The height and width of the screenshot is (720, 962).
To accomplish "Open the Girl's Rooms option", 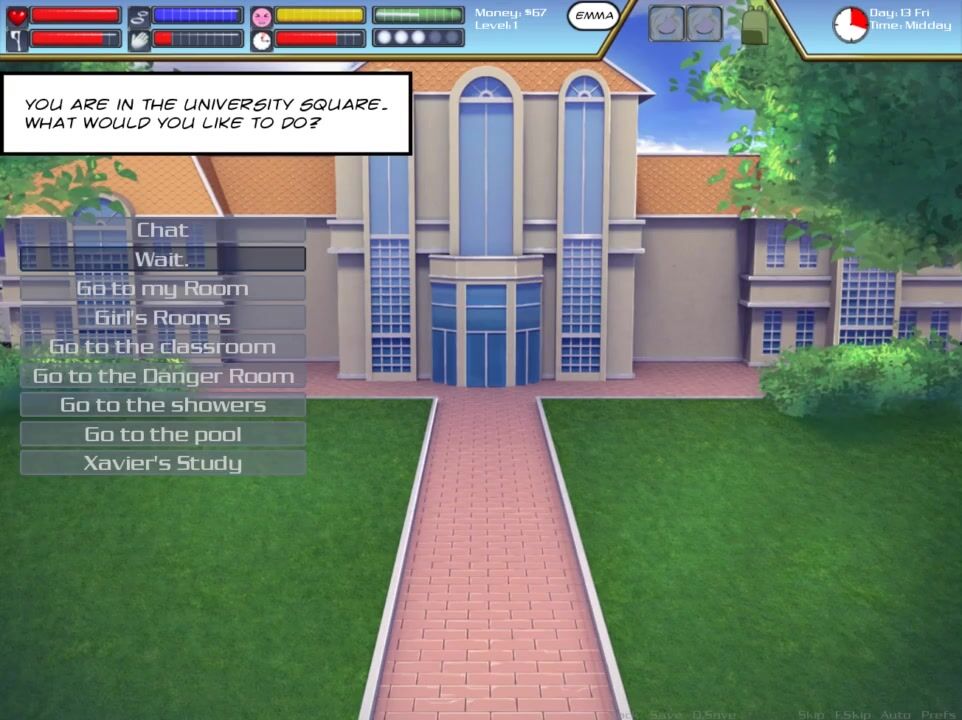I will [162, 317].
